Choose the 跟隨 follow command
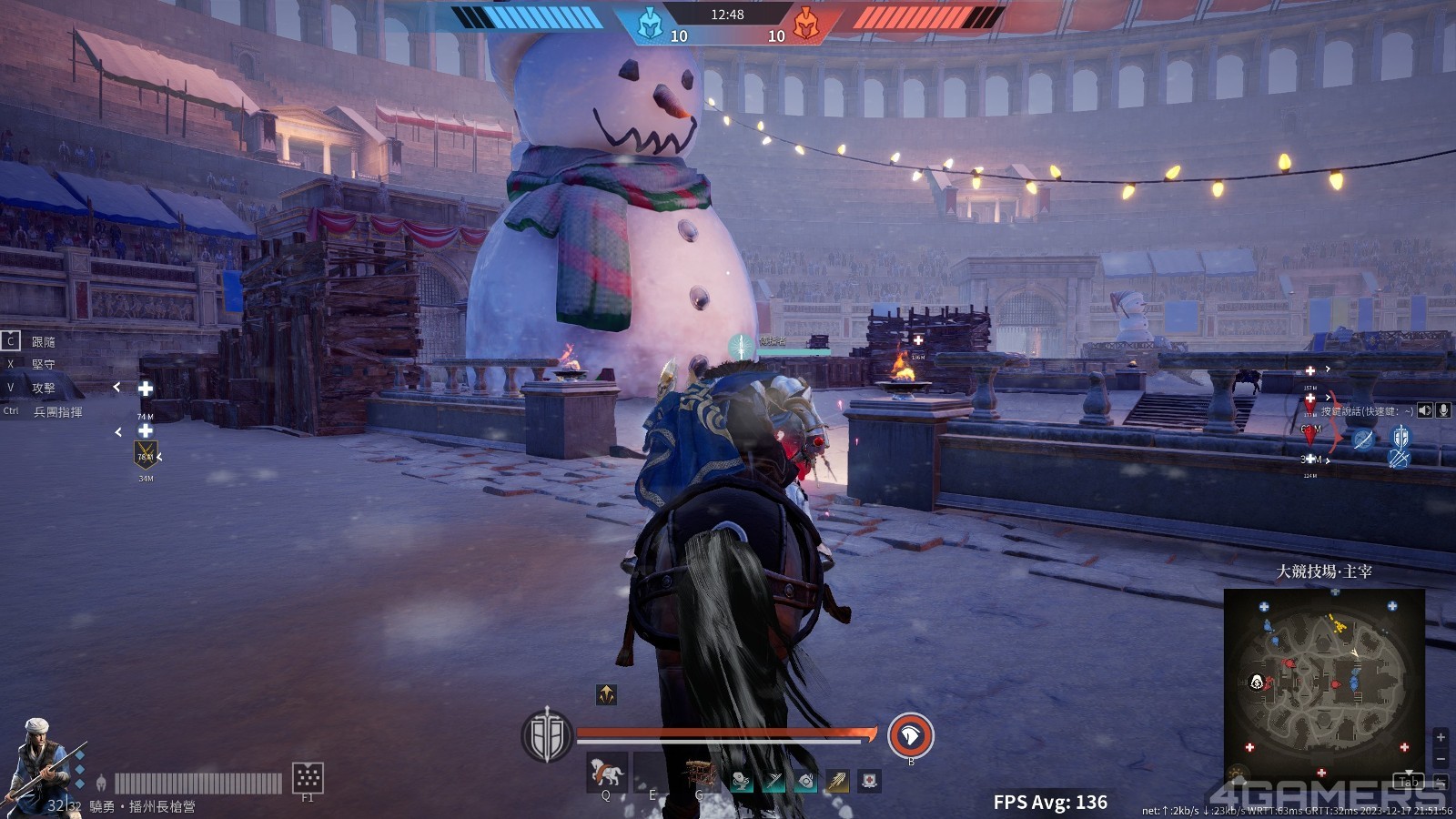This screenshot has width=1456, height=819. (43, 341)
